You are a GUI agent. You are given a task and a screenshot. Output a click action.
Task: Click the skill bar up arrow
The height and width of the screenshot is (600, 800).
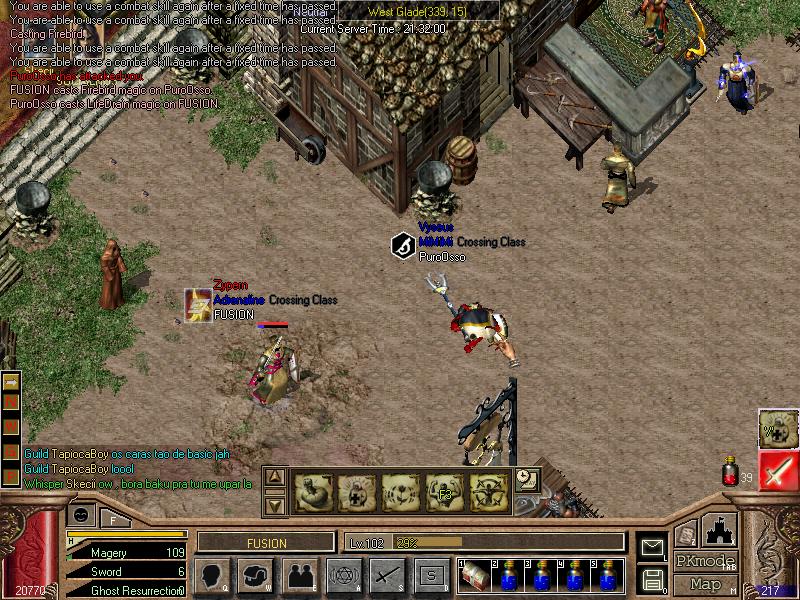(x=276, y=478)
